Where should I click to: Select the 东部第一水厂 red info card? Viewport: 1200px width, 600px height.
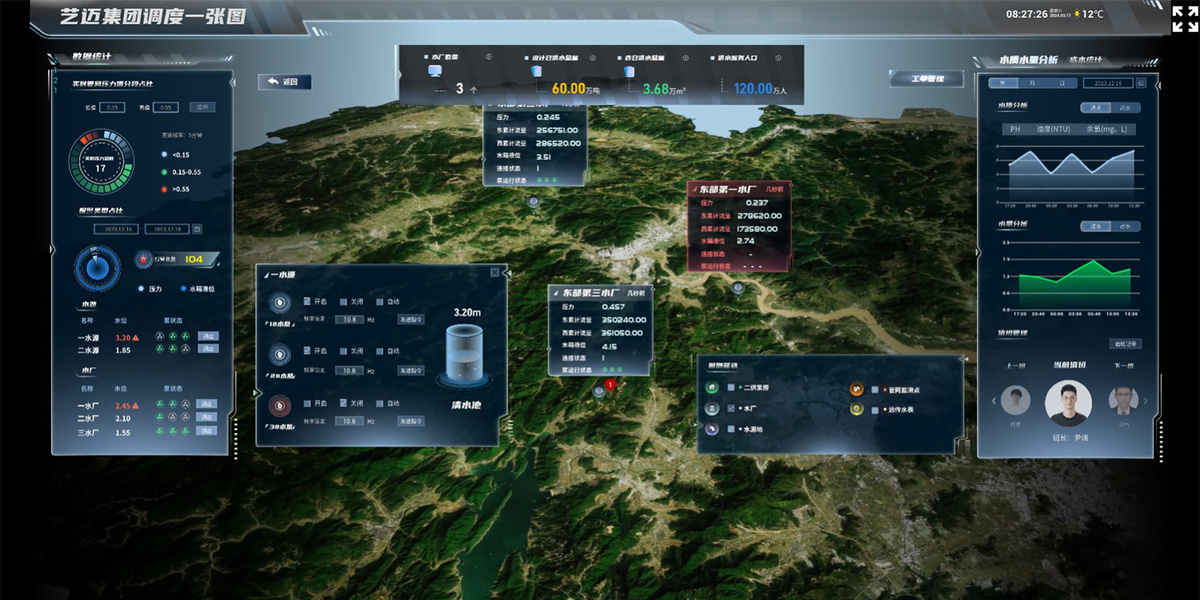point(738,188)
